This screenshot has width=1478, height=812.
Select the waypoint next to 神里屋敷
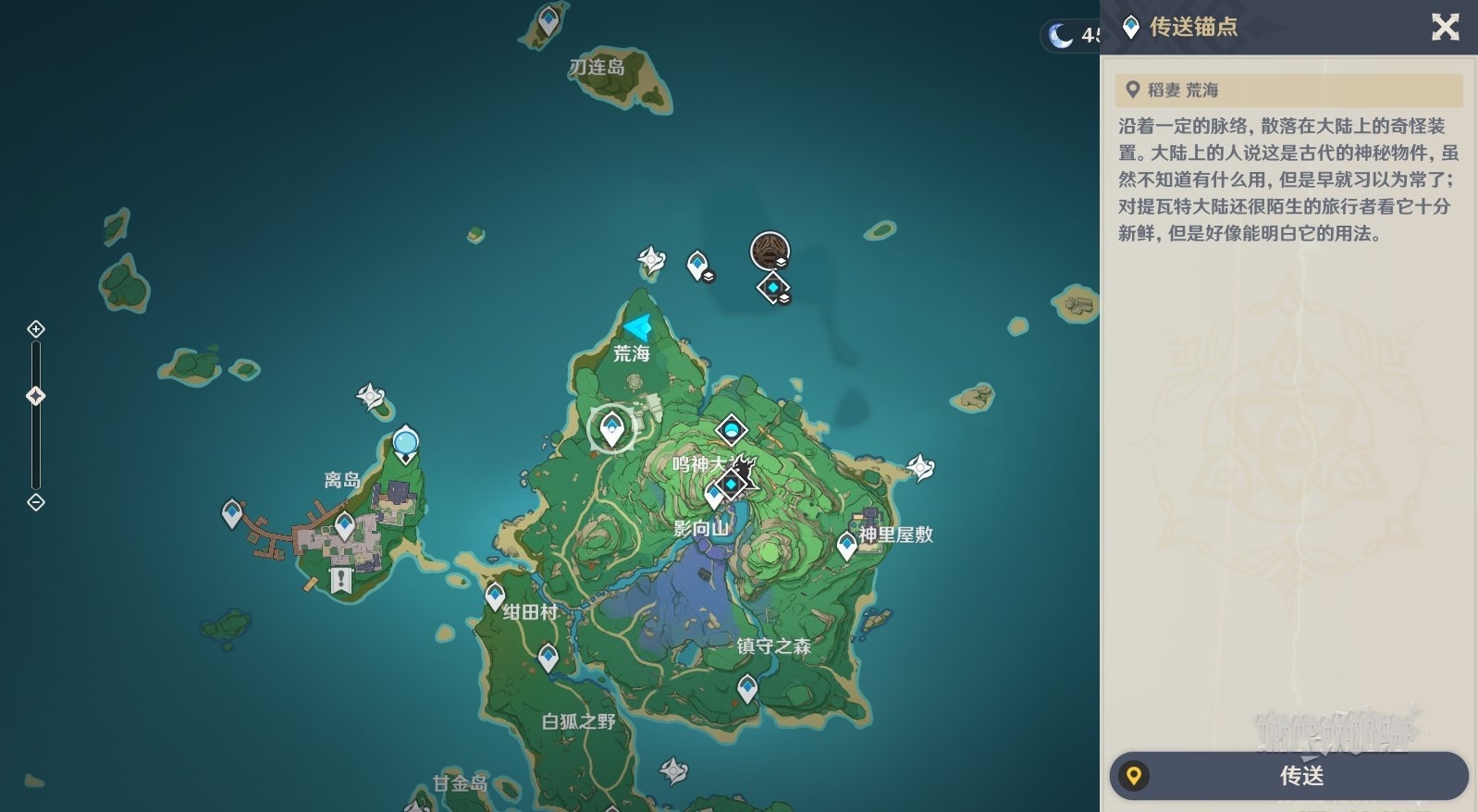coord(846,545)
